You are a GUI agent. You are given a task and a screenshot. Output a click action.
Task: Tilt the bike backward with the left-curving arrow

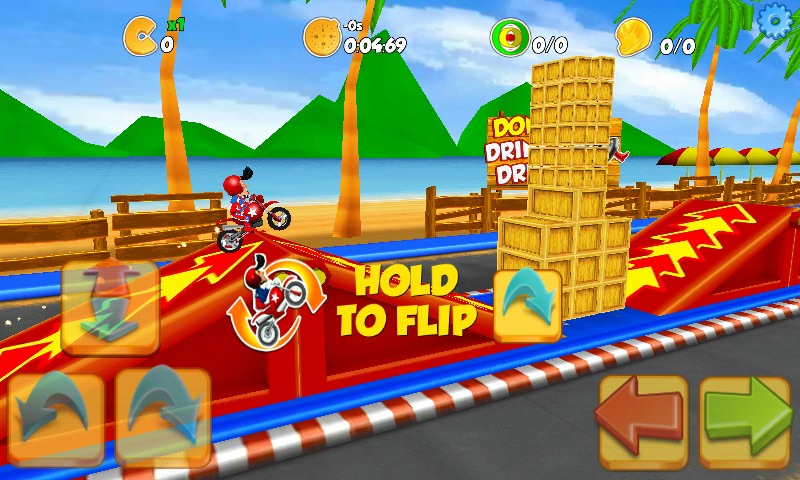click(56, 418)
